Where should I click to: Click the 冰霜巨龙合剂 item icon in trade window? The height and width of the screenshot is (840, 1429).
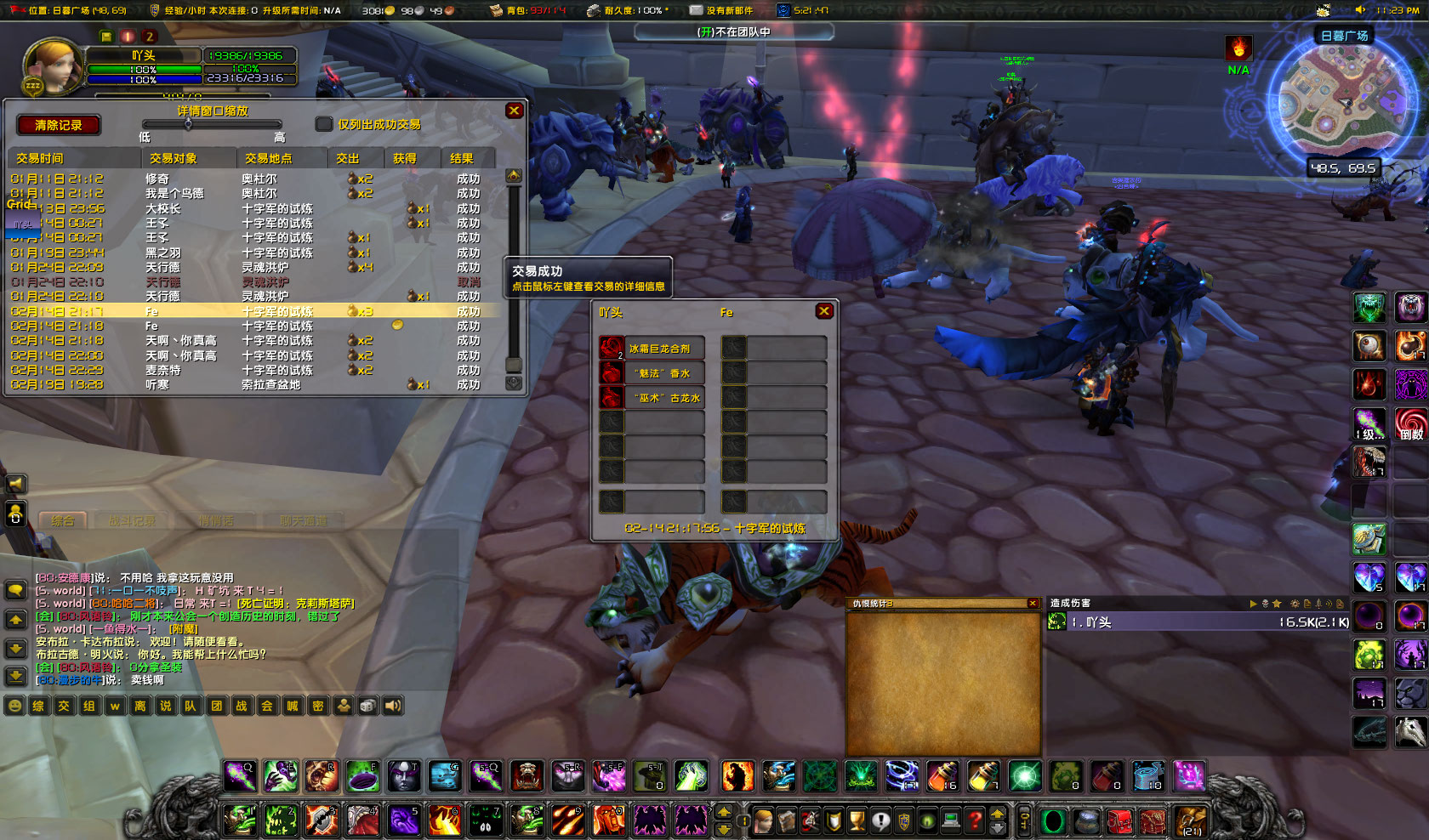click(610, 348)
